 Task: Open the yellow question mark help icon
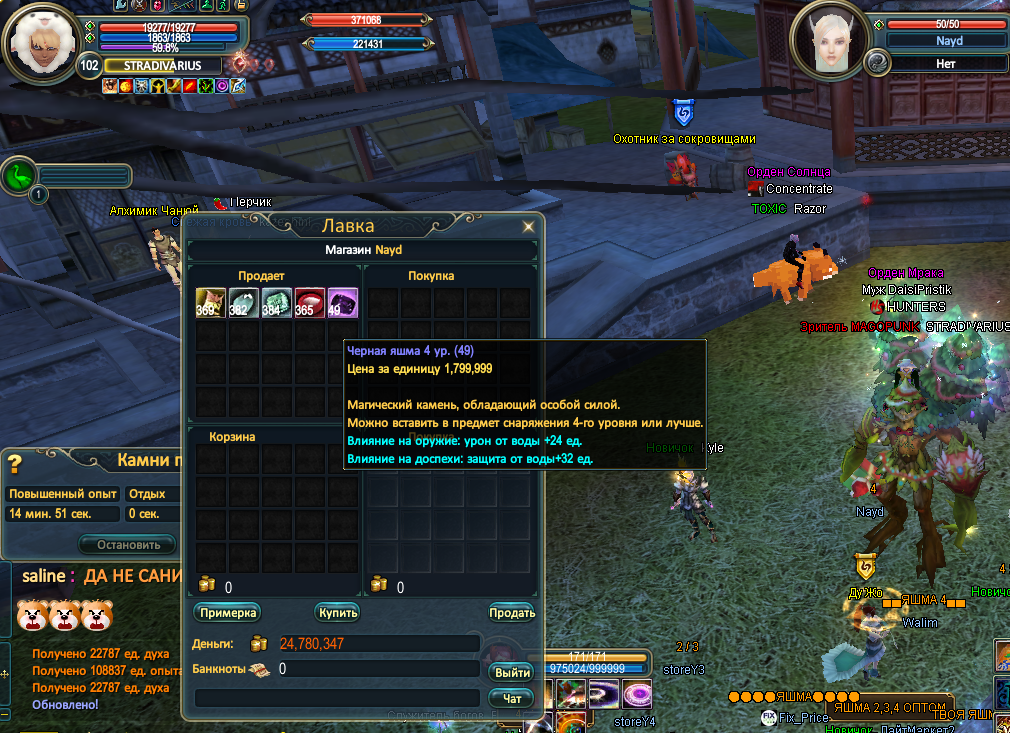coord(15,464)
